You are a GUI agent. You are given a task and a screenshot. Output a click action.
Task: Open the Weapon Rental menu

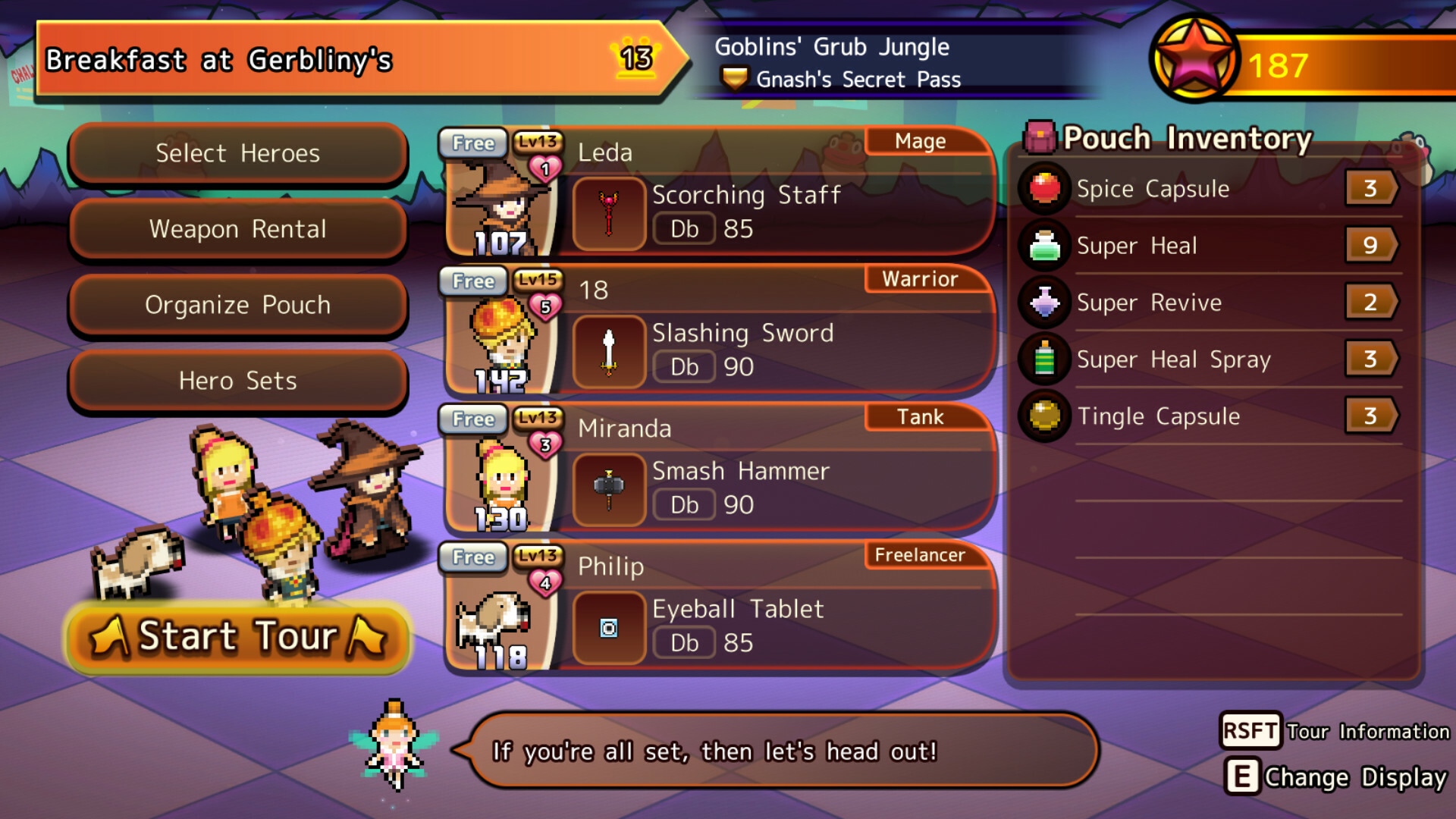[237, 229]
